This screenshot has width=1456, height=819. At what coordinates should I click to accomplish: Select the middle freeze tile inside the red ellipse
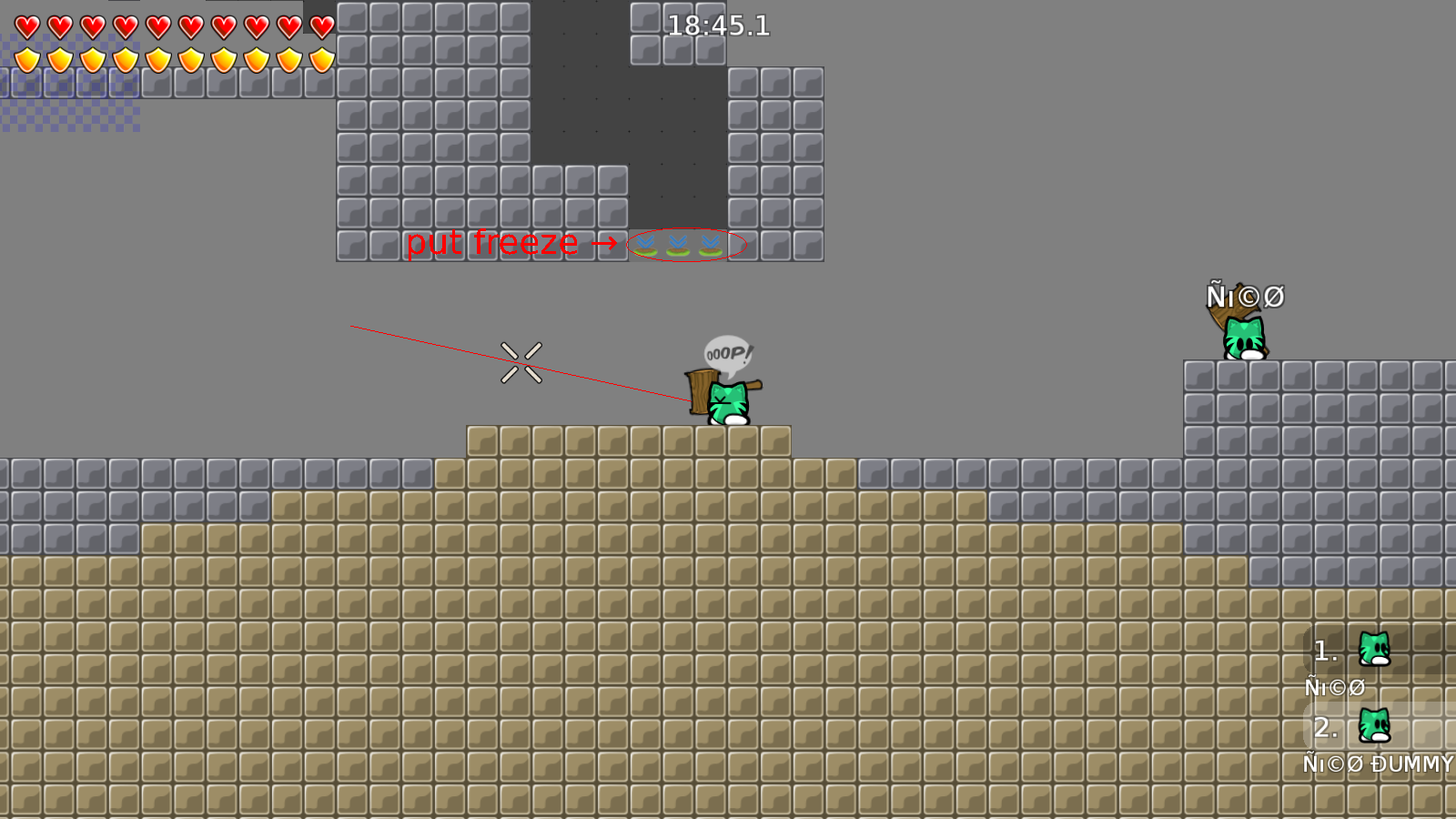tap(676, 244)
